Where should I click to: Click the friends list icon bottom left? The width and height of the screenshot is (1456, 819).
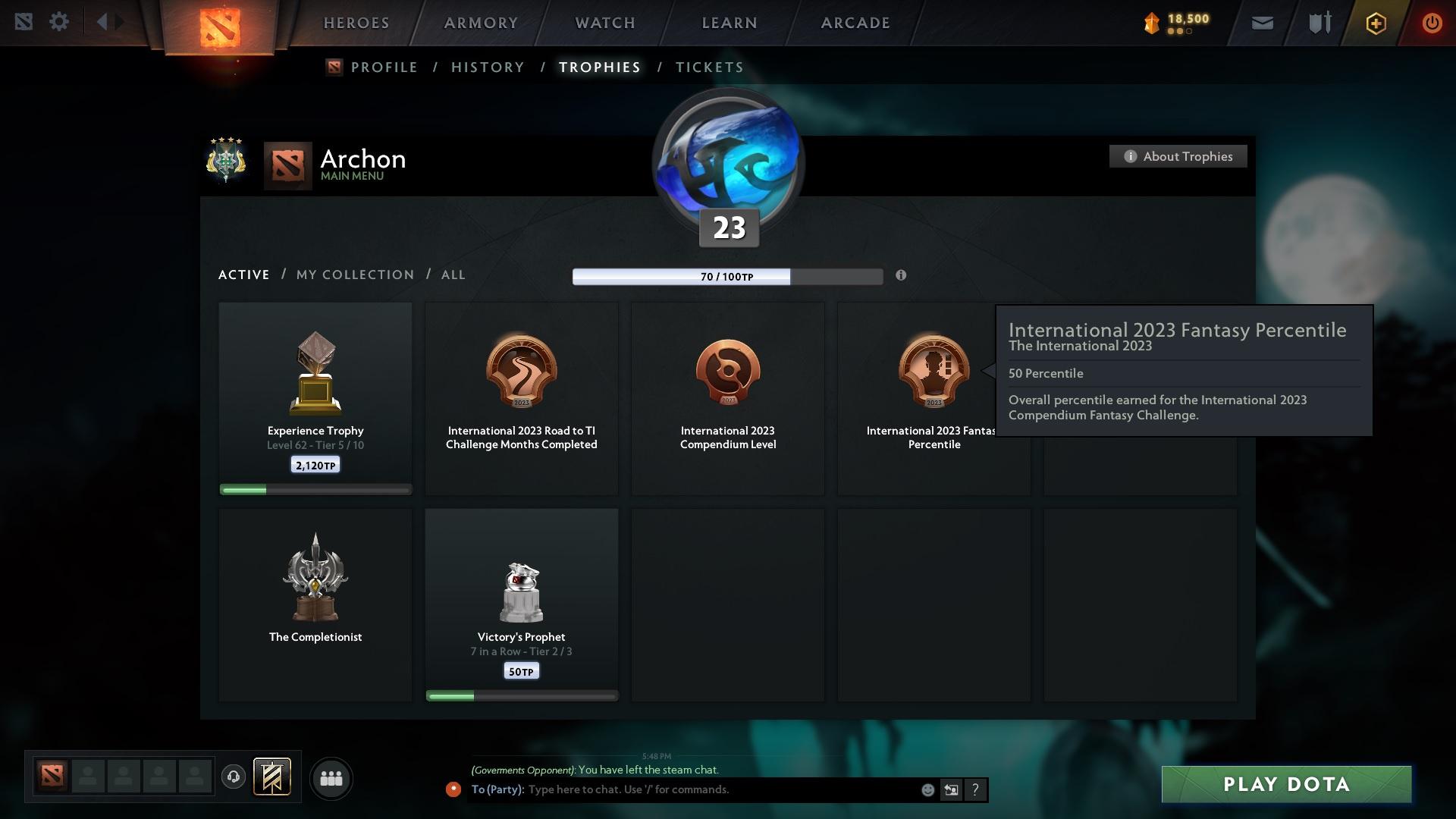click(x=331, y=778)
